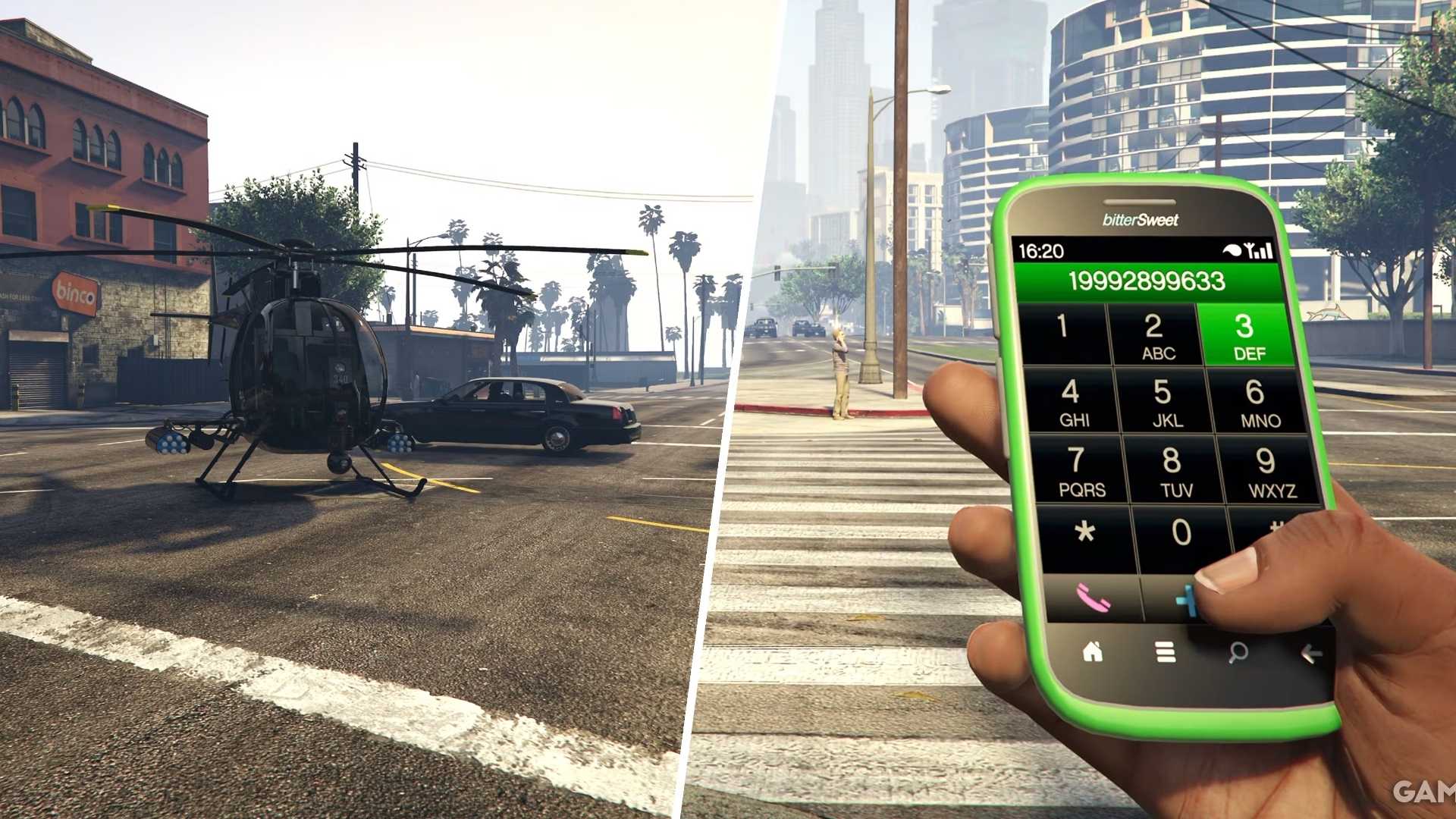The width and height of the screenshot is (1456, 819).
Task: Tap the signal strength bars icon
Action: click(x=1263, y=250)
